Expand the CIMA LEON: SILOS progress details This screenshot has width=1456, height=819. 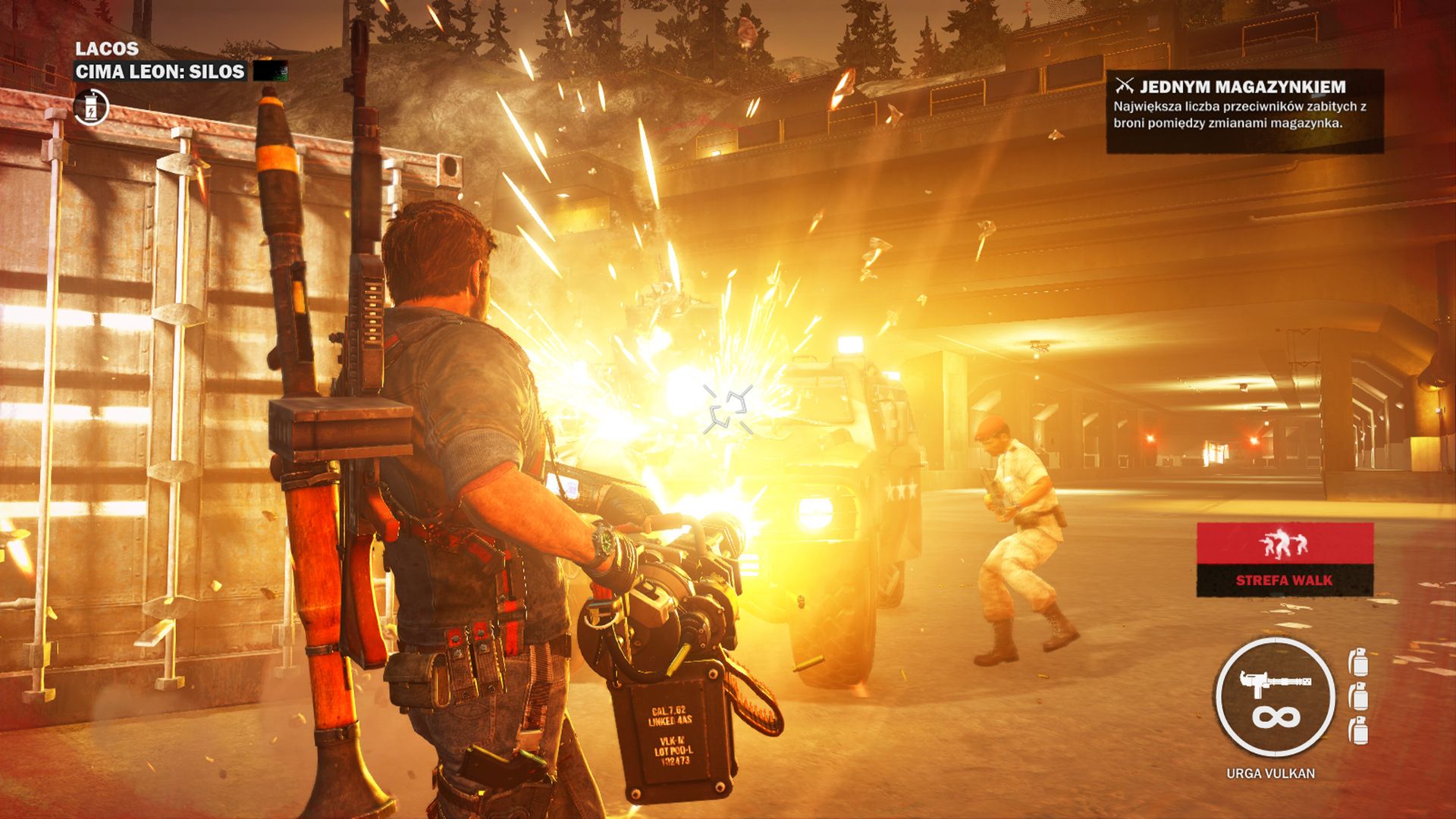pos(158,72)
